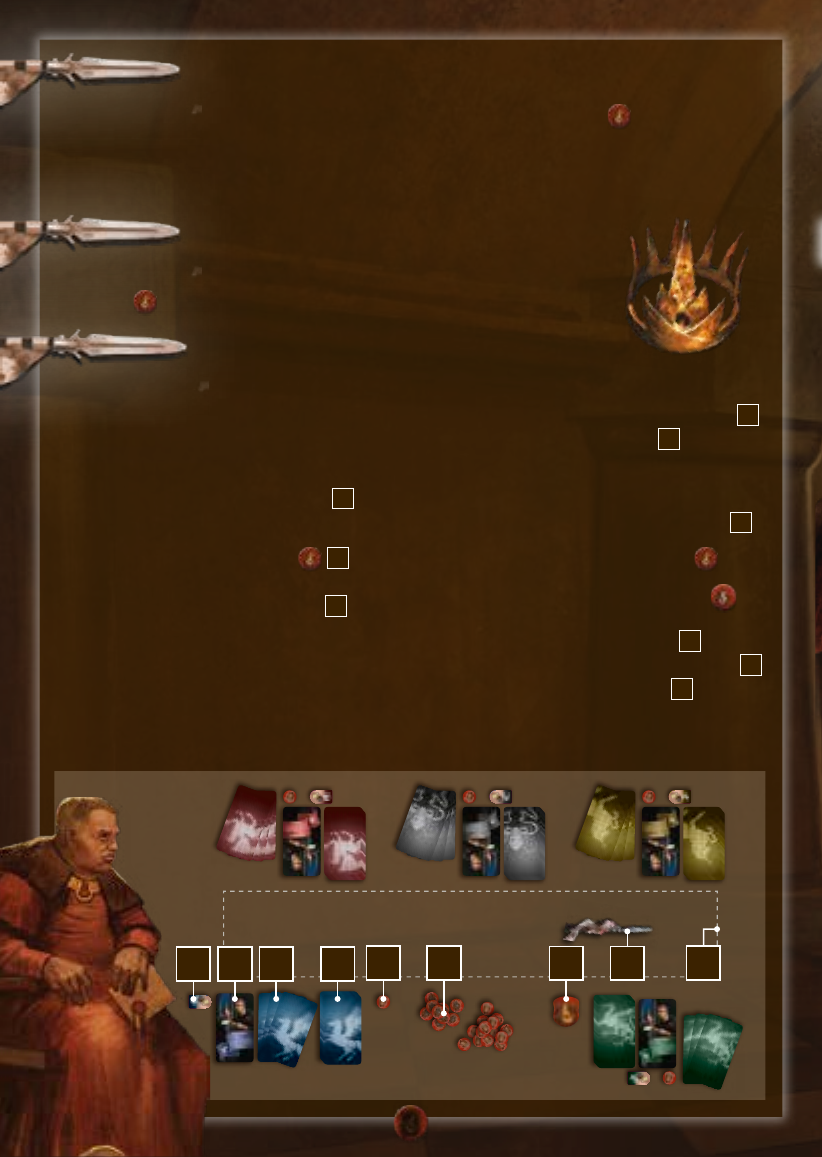Select the grey player's fanned card hand

coord(426,823)
